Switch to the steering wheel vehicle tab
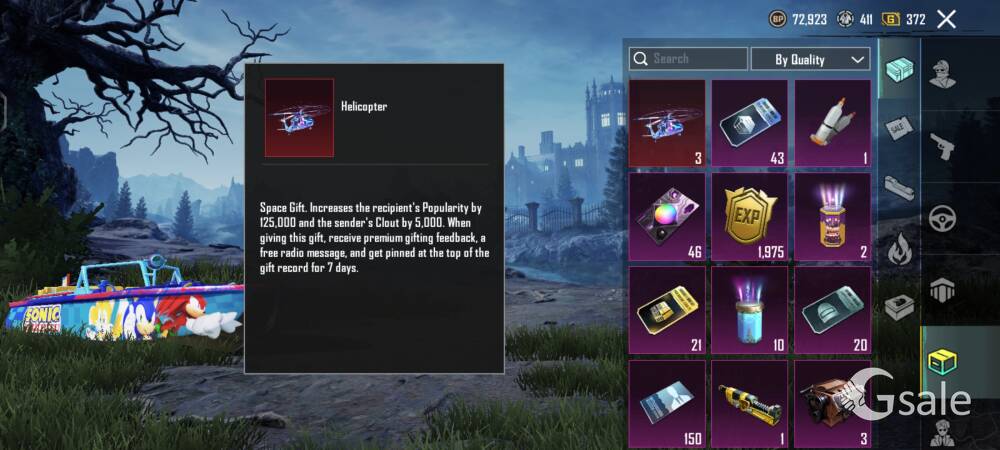The width and height of the screenshot is (1000, 450). (943, 218)
